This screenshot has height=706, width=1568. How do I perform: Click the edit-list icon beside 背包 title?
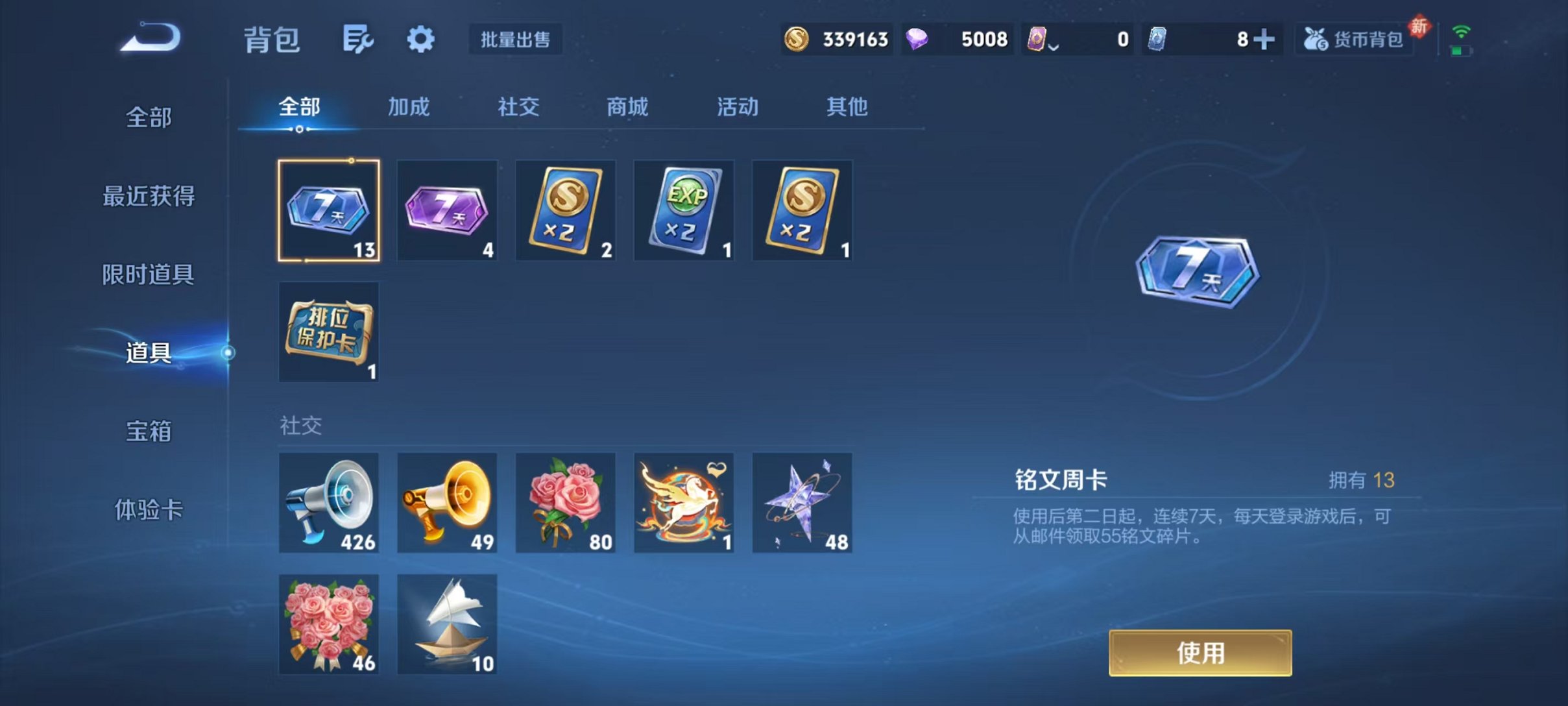[x=359, y=39]
